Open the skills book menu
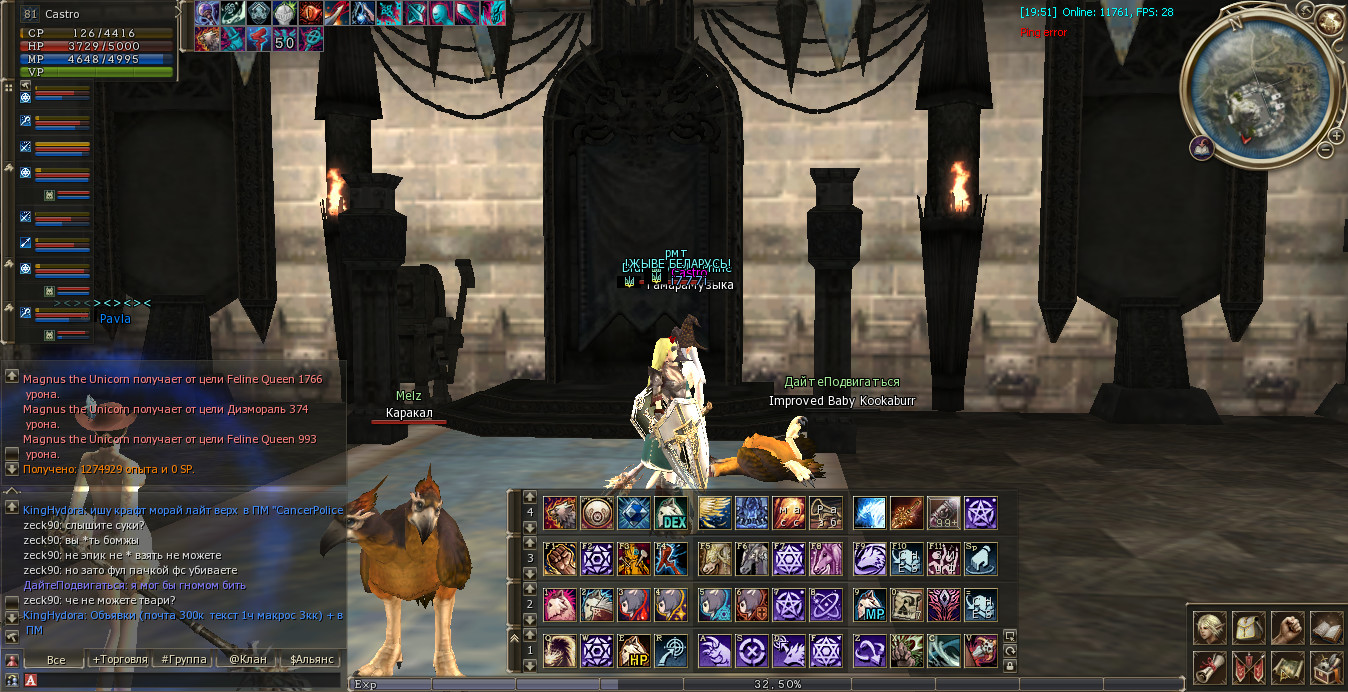Screen dimensions: 1348x692 tap(1326, 628)
